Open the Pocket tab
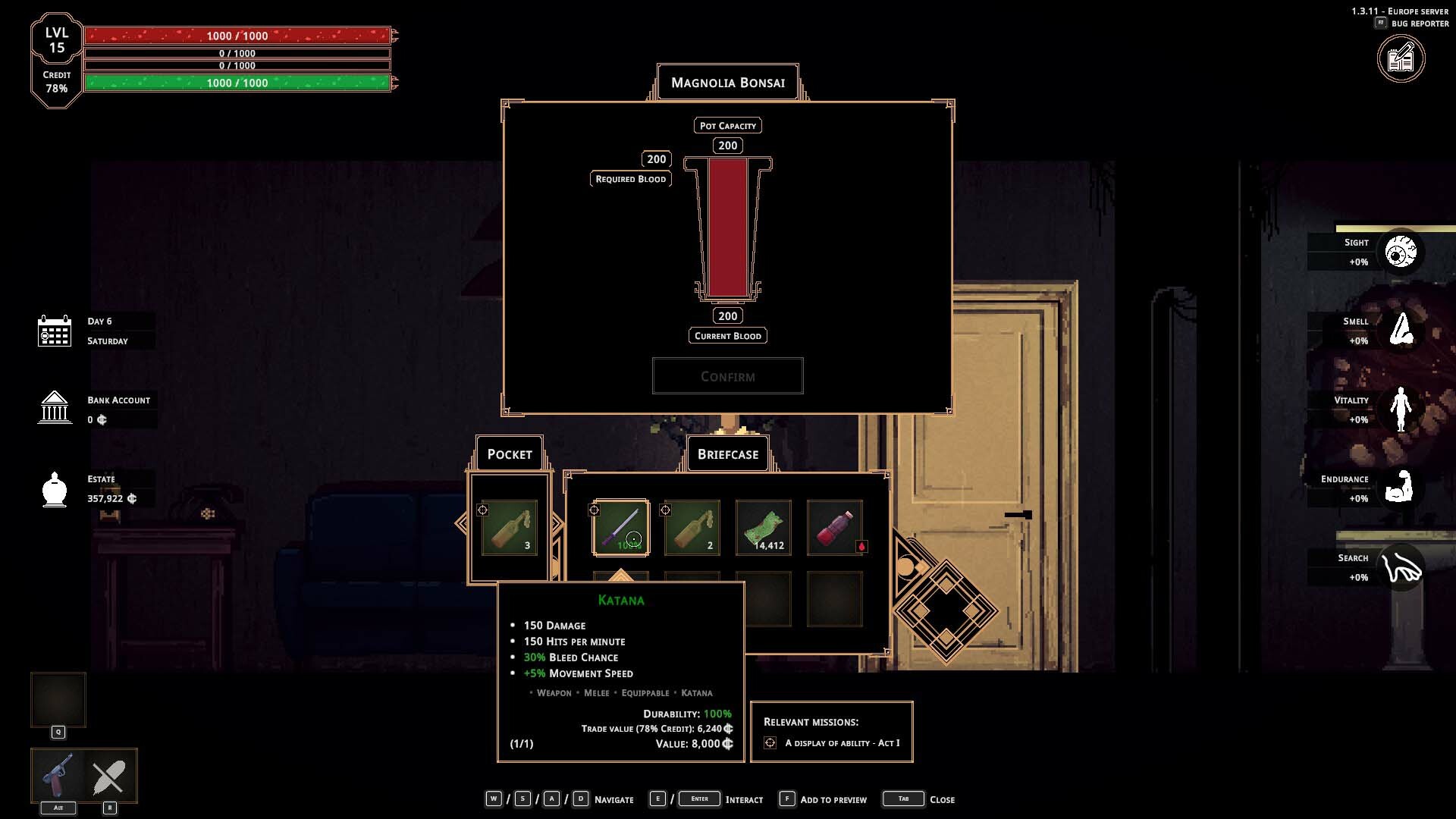The height and width of the screenshot is (819, 1456). point(509,454)
